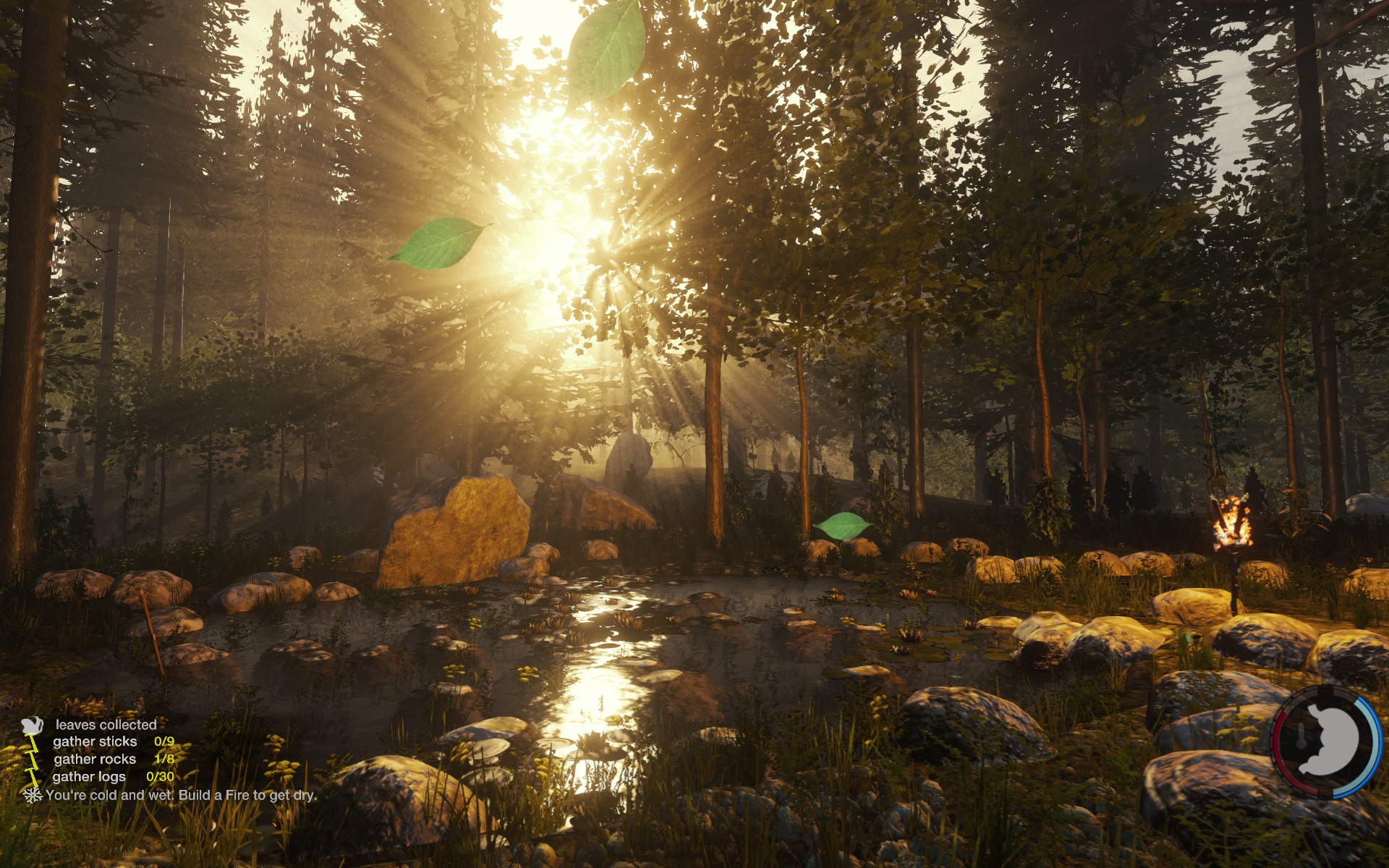Click the leaves collected notification
Screen dimensions: 1389x868
[106, 724]
